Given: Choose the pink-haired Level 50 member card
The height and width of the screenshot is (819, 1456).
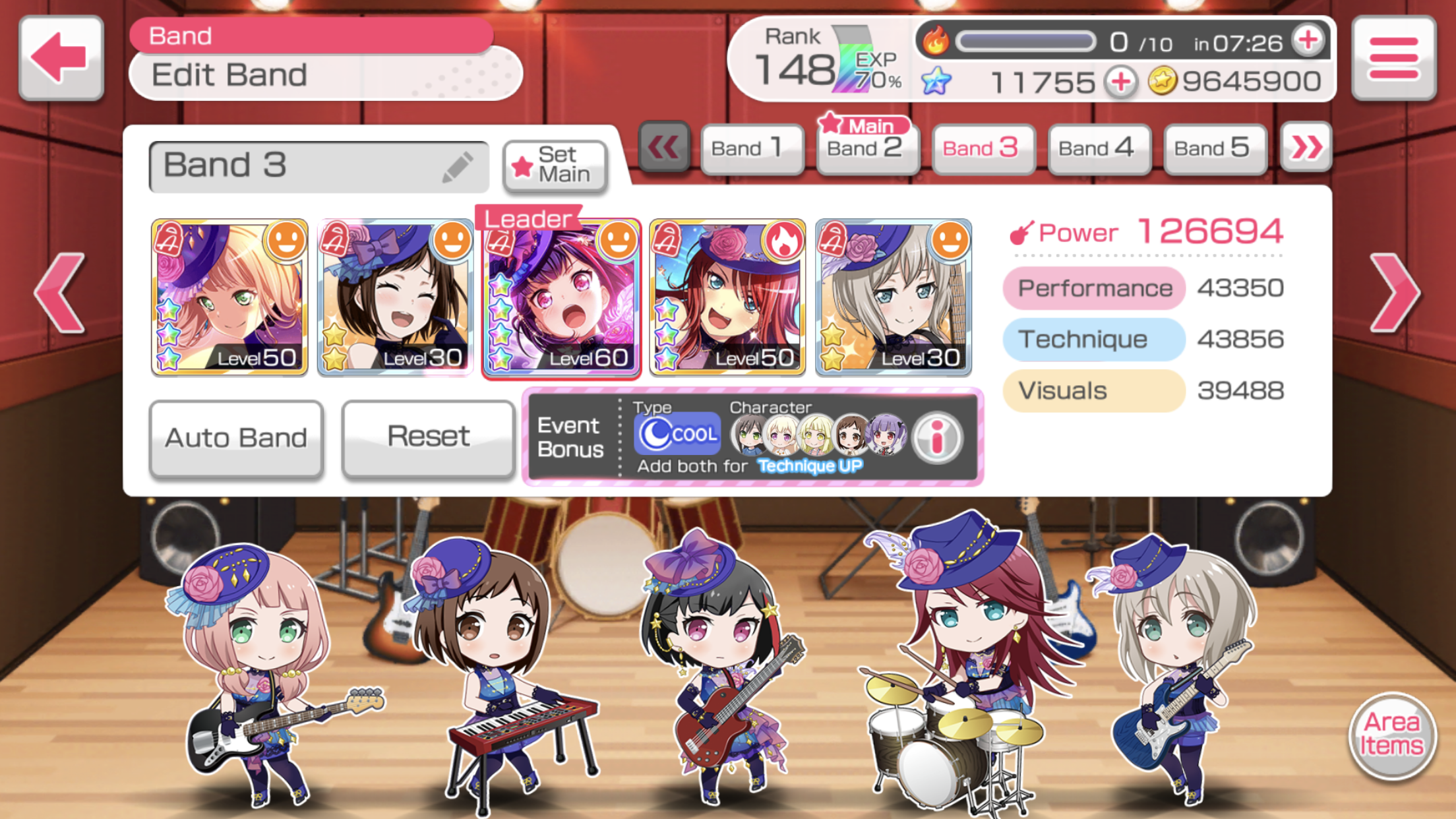Looking at the screenshot, I should click(x=229, y=298).
